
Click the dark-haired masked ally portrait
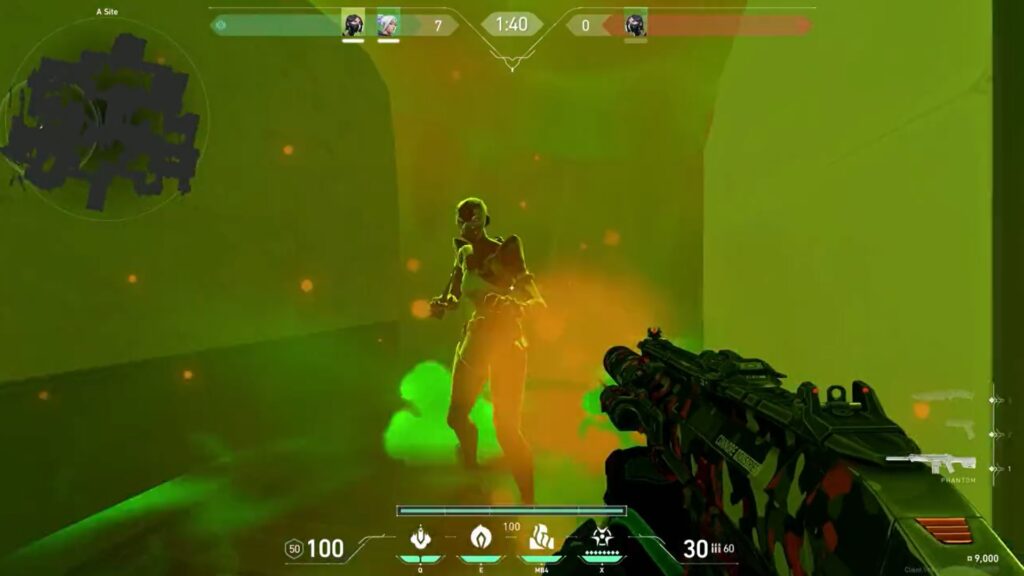(353, 24)
